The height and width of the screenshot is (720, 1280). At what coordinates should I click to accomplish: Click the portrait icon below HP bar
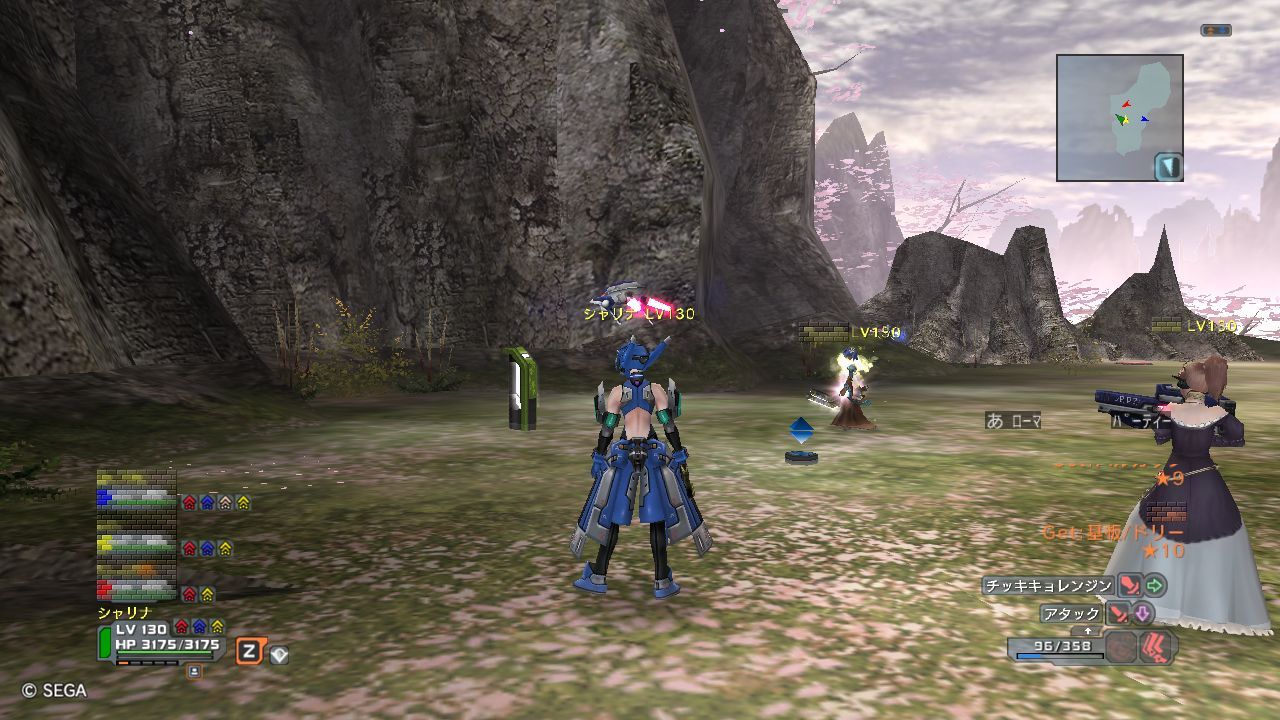(194, 671)
